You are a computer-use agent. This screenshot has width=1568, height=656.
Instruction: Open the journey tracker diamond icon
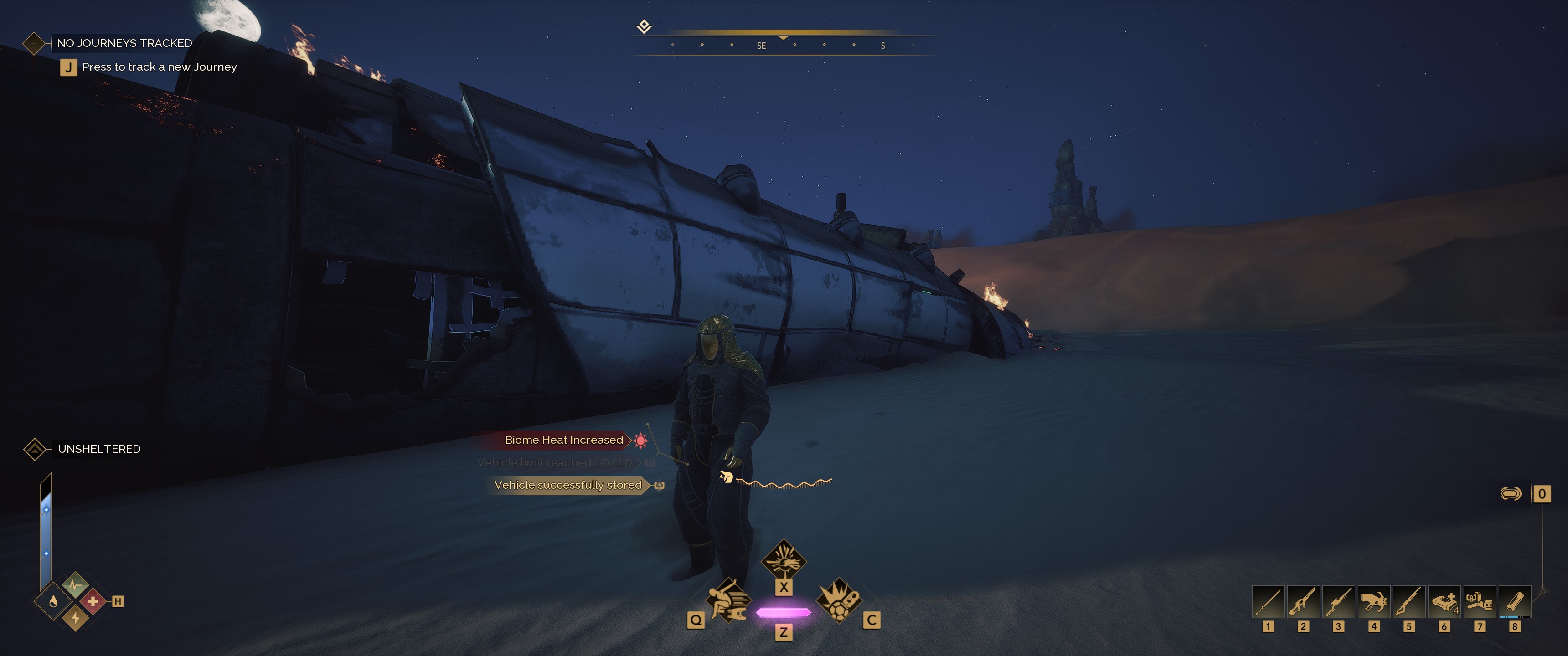(34, 43)
